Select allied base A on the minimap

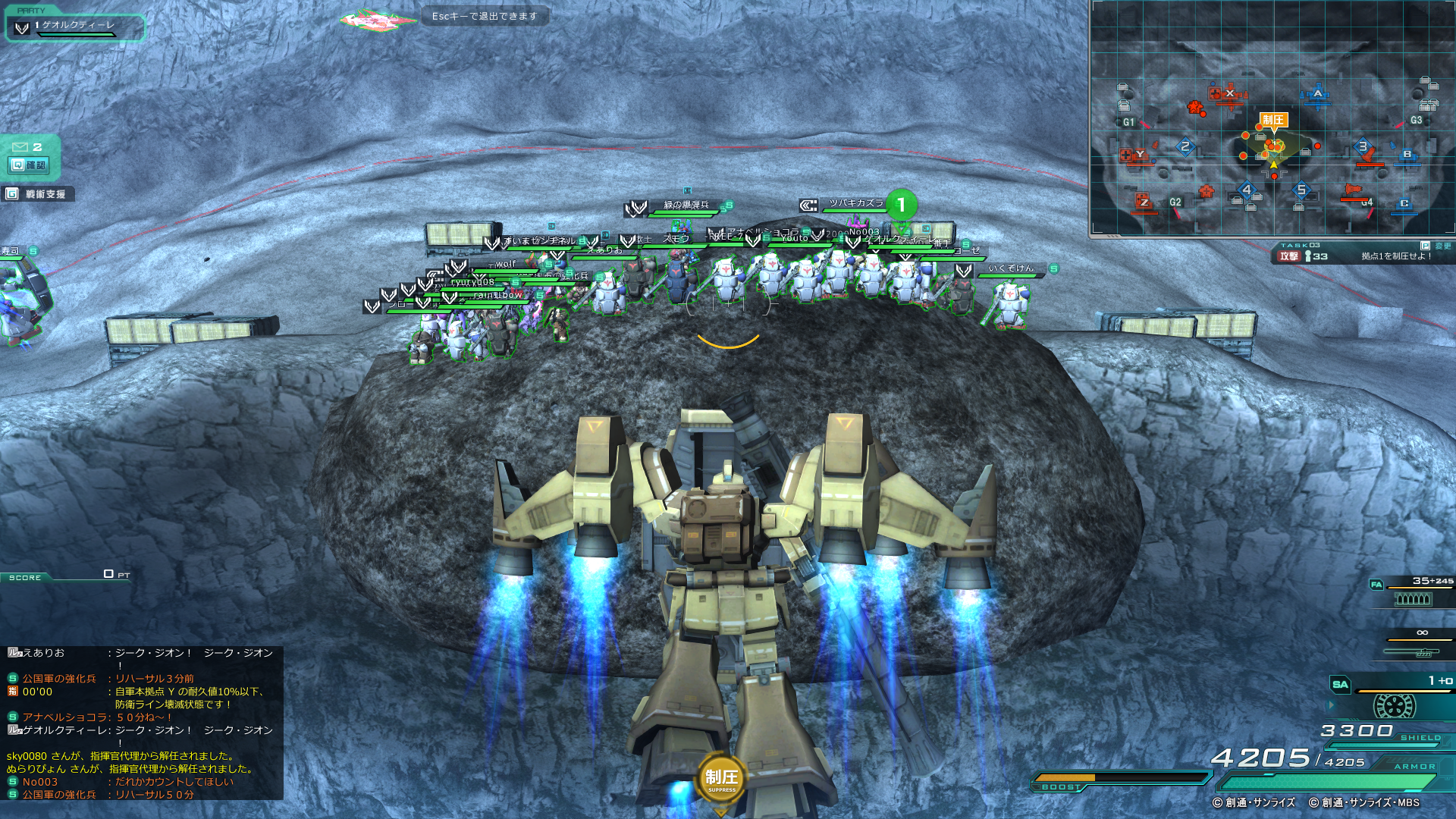coord(1317,95)
